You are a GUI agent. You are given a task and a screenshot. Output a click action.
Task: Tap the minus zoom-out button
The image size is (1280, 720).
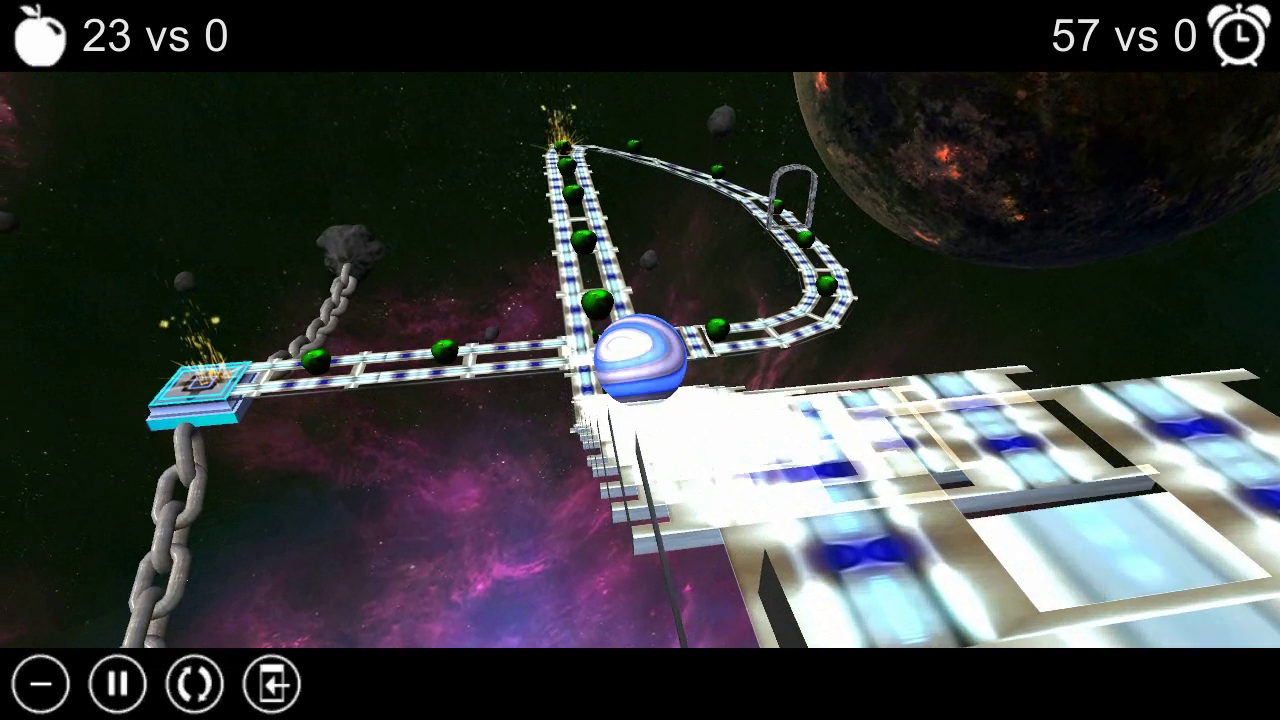[x=39, y=684]
